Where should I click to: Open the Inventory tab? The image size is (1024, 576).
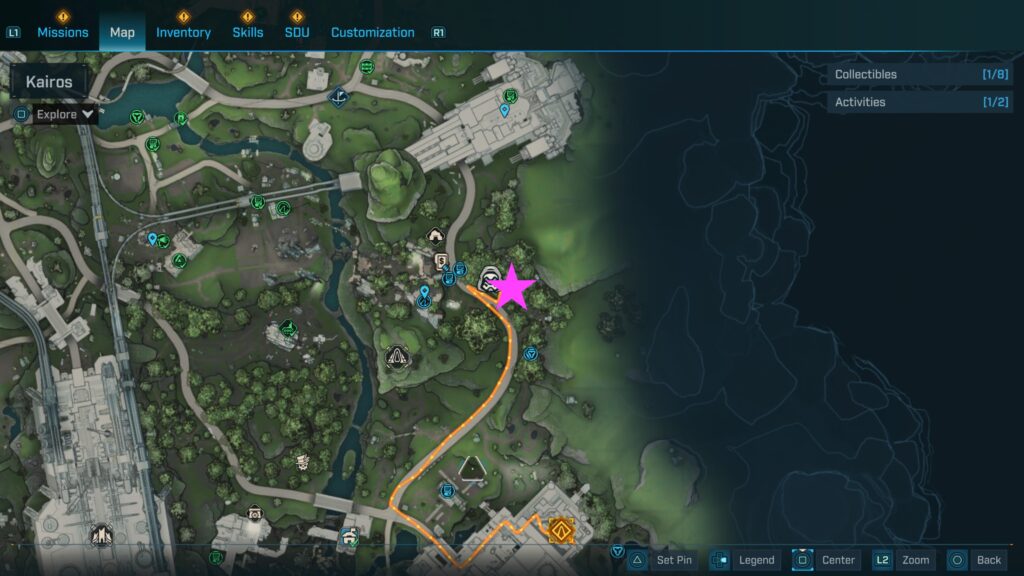pyautogui.click(x=183, y=32)
